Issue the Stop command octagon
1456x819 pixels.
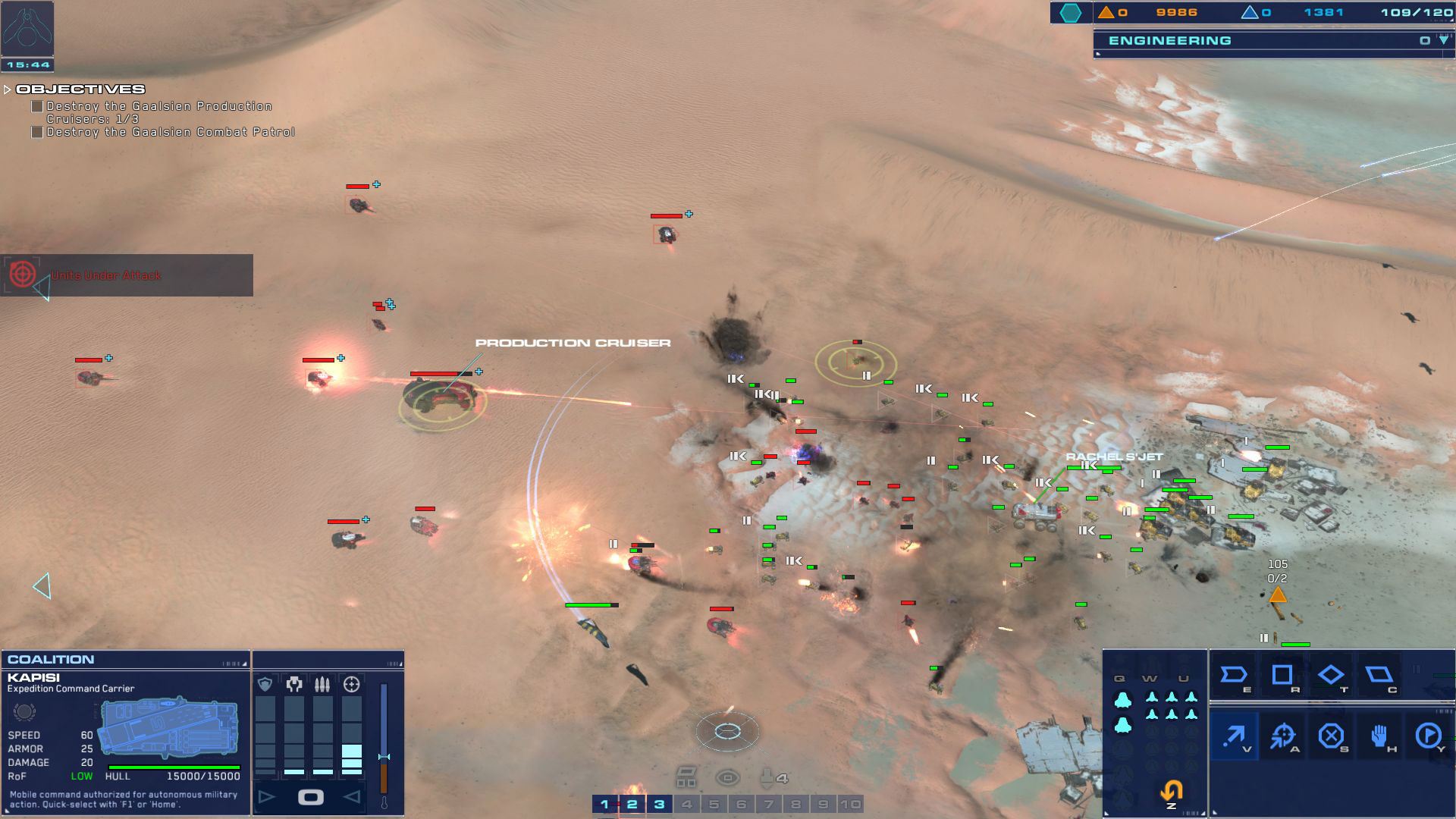coord(1331,736)
